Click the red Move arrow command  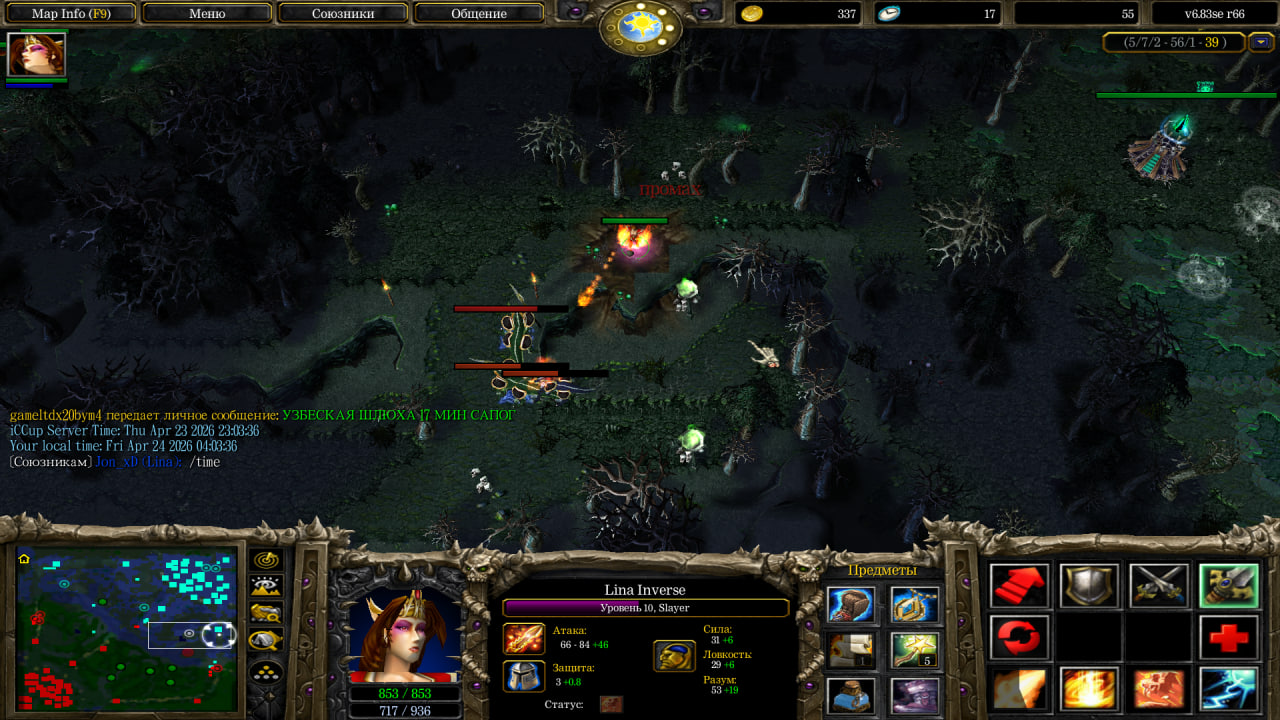1020,586
